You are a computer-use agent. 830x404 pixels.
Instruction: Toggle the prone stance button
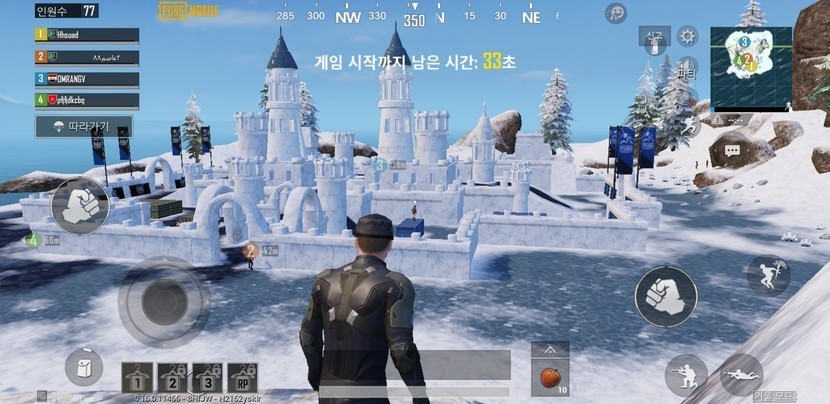742,374
